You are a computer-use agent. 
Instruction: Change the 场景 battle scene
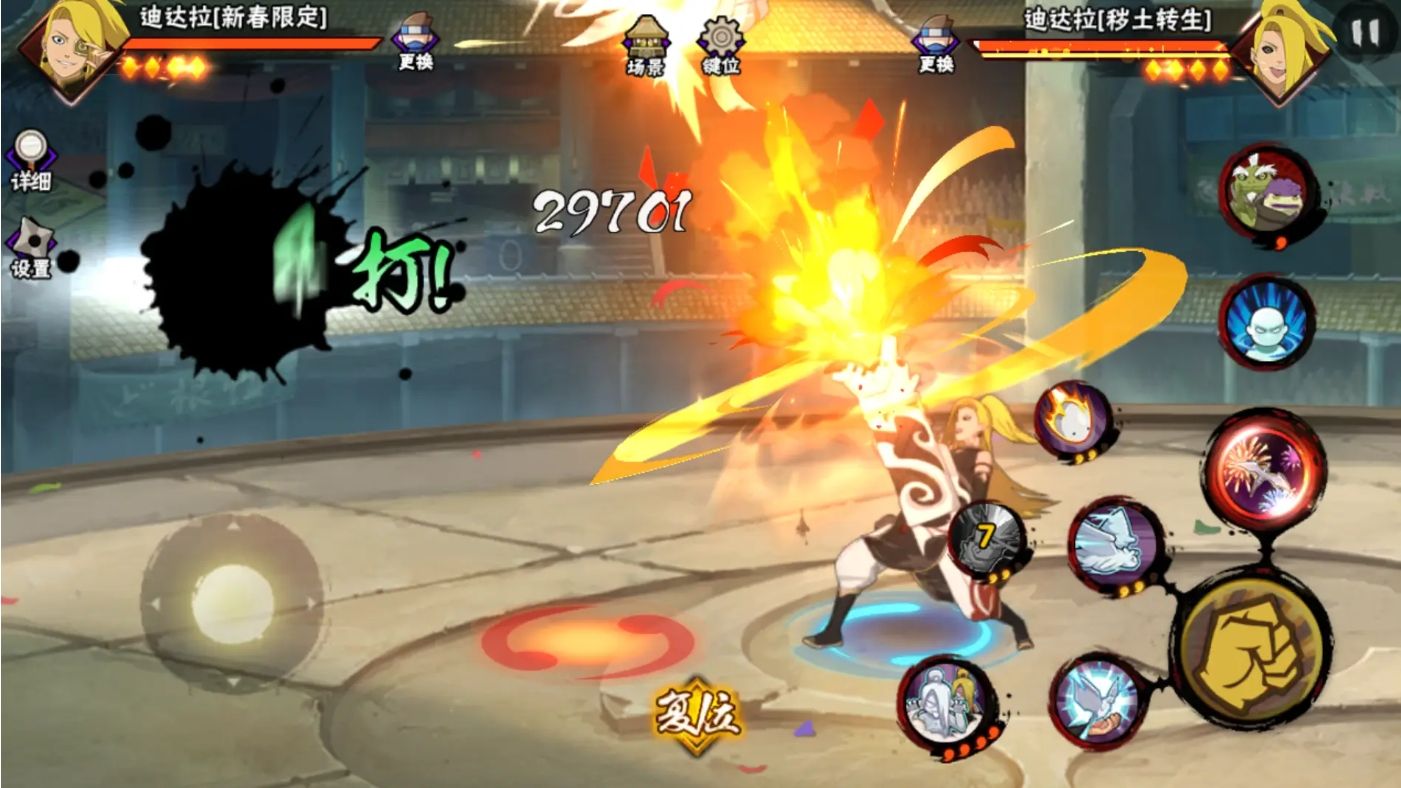pyautogui.click(x=645, y=46)
